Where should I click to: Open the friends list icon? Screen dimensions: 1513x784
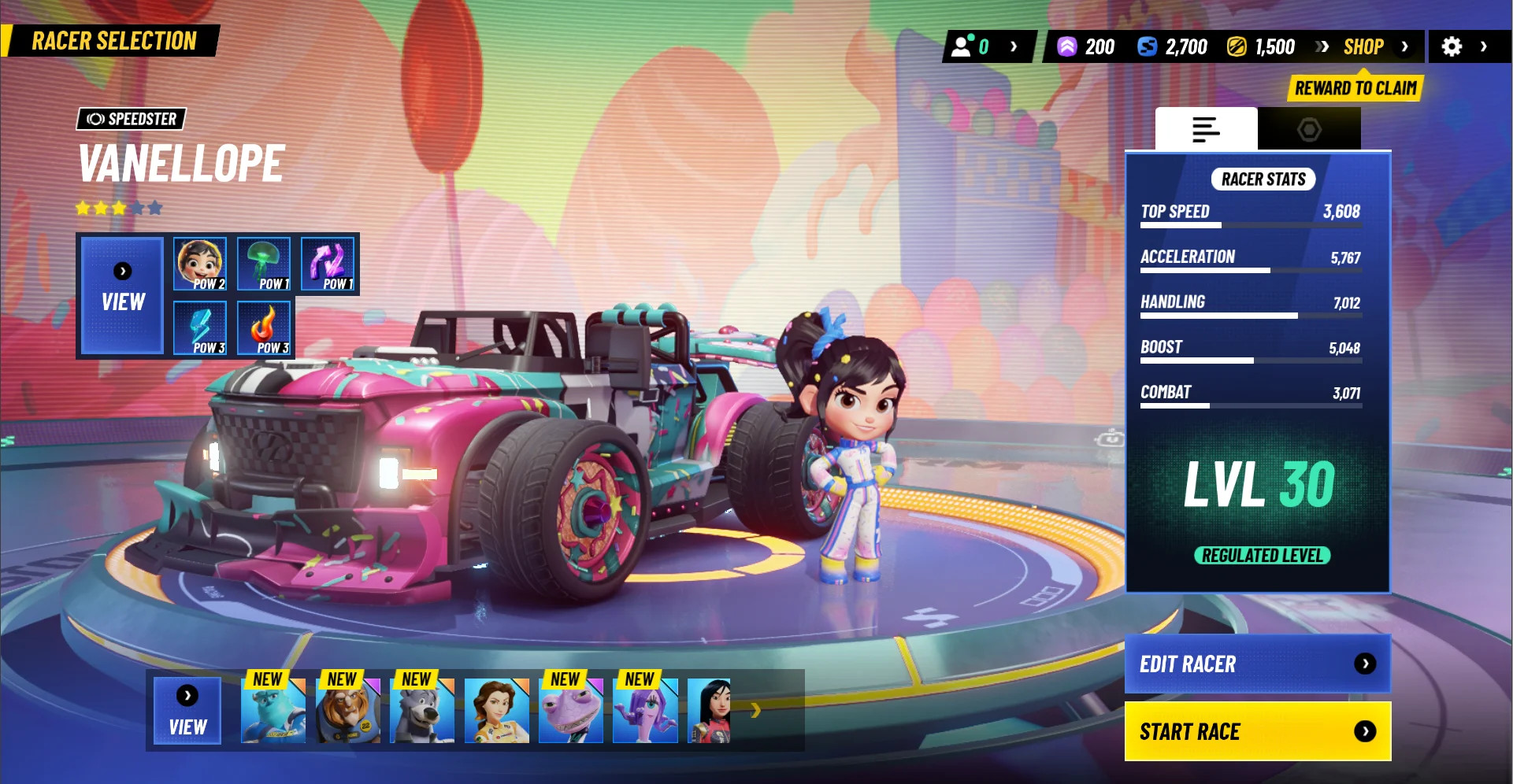[x=962, y=46]
